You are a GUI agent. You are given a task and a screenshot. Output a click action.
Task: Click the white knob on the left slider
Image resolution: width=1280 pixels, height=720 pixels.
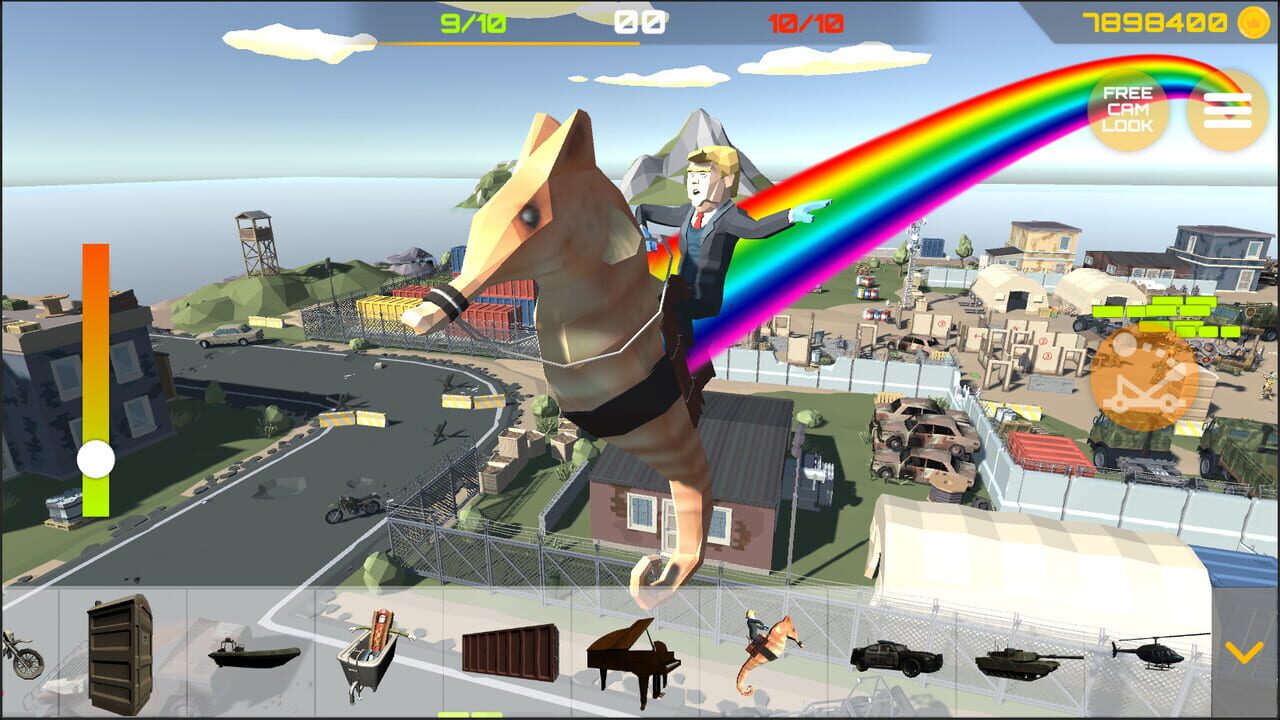pyautogui.click(x=95, y=461)
